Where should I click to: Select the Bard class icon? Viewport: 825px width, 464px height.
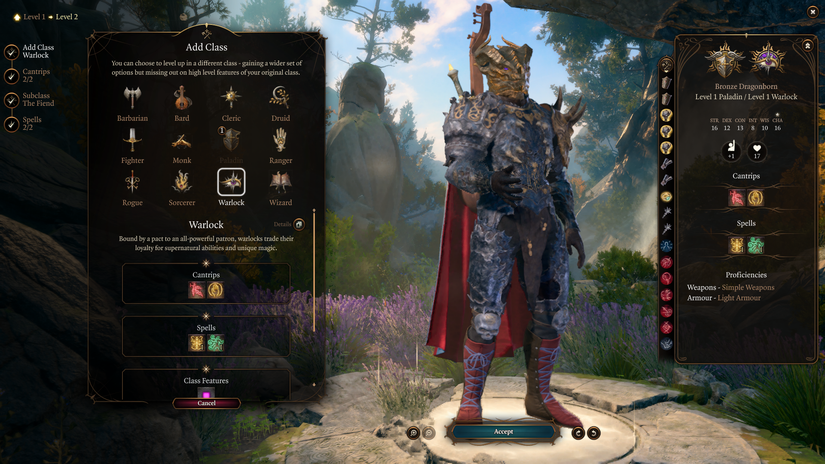[x=182, y=98]
